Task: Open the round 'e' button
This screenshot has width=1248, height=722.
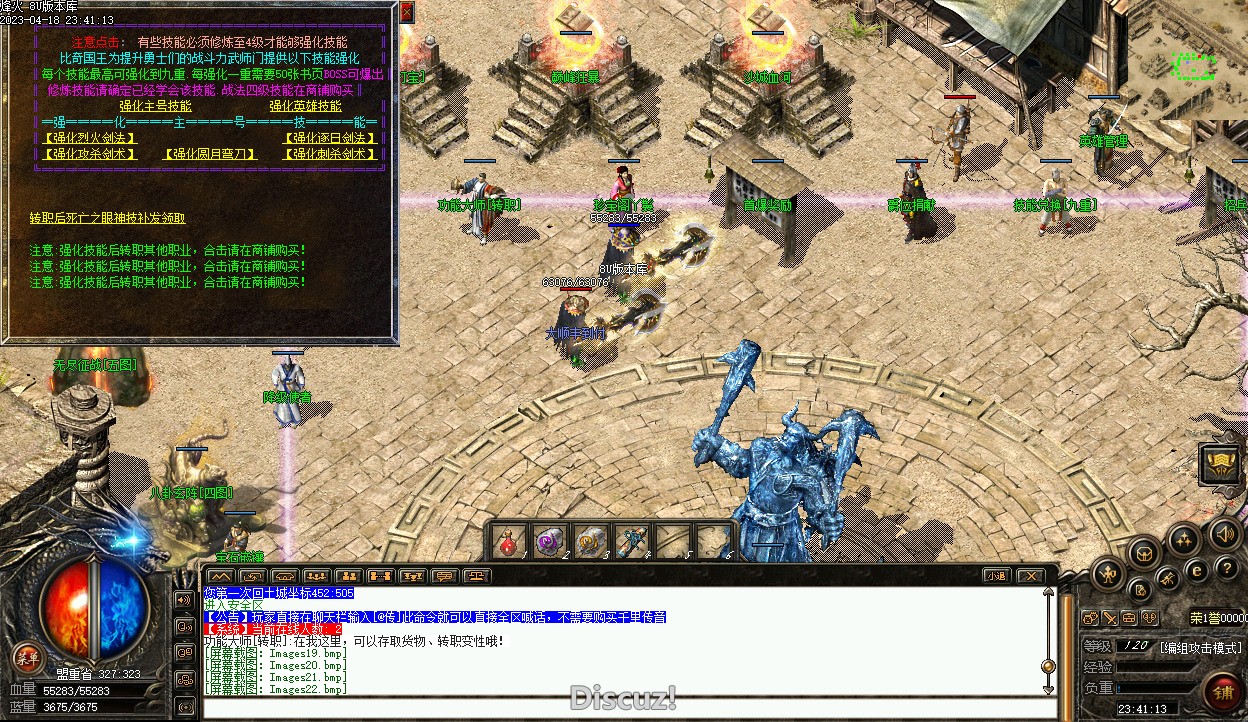Action: coord(1196,570)
